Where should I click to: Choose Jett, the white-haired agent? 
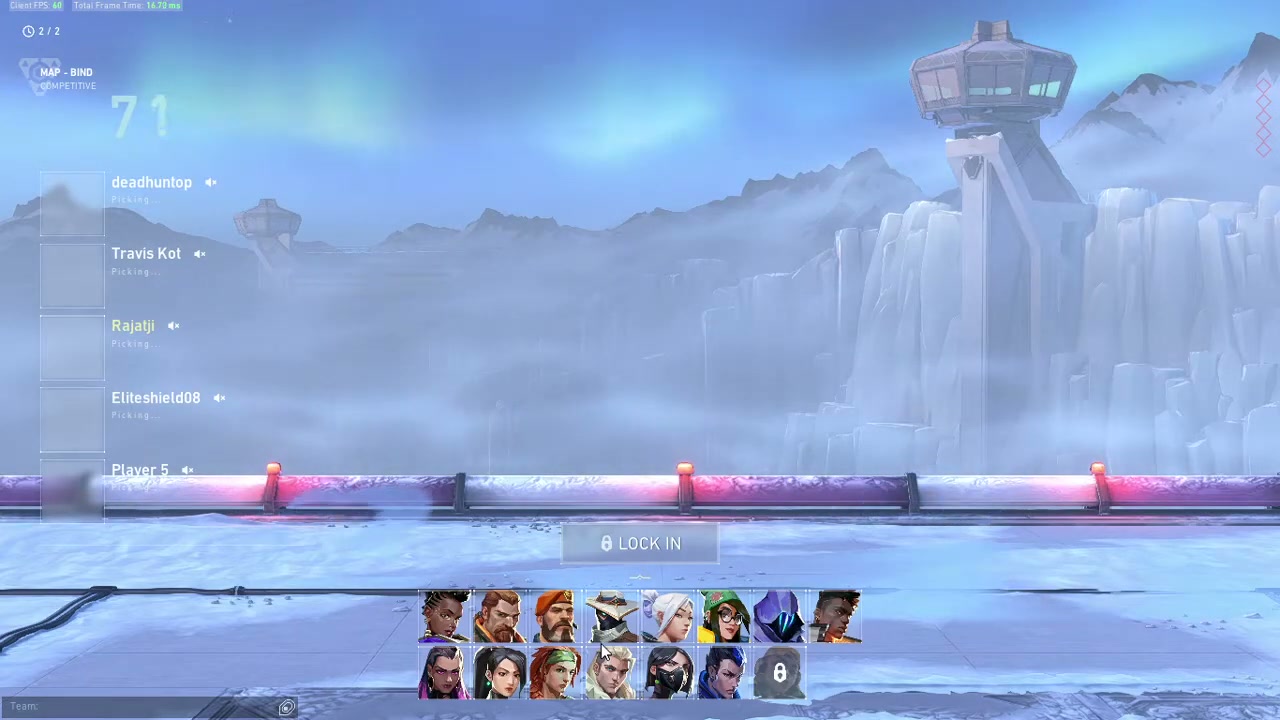[x=668, y=616]
